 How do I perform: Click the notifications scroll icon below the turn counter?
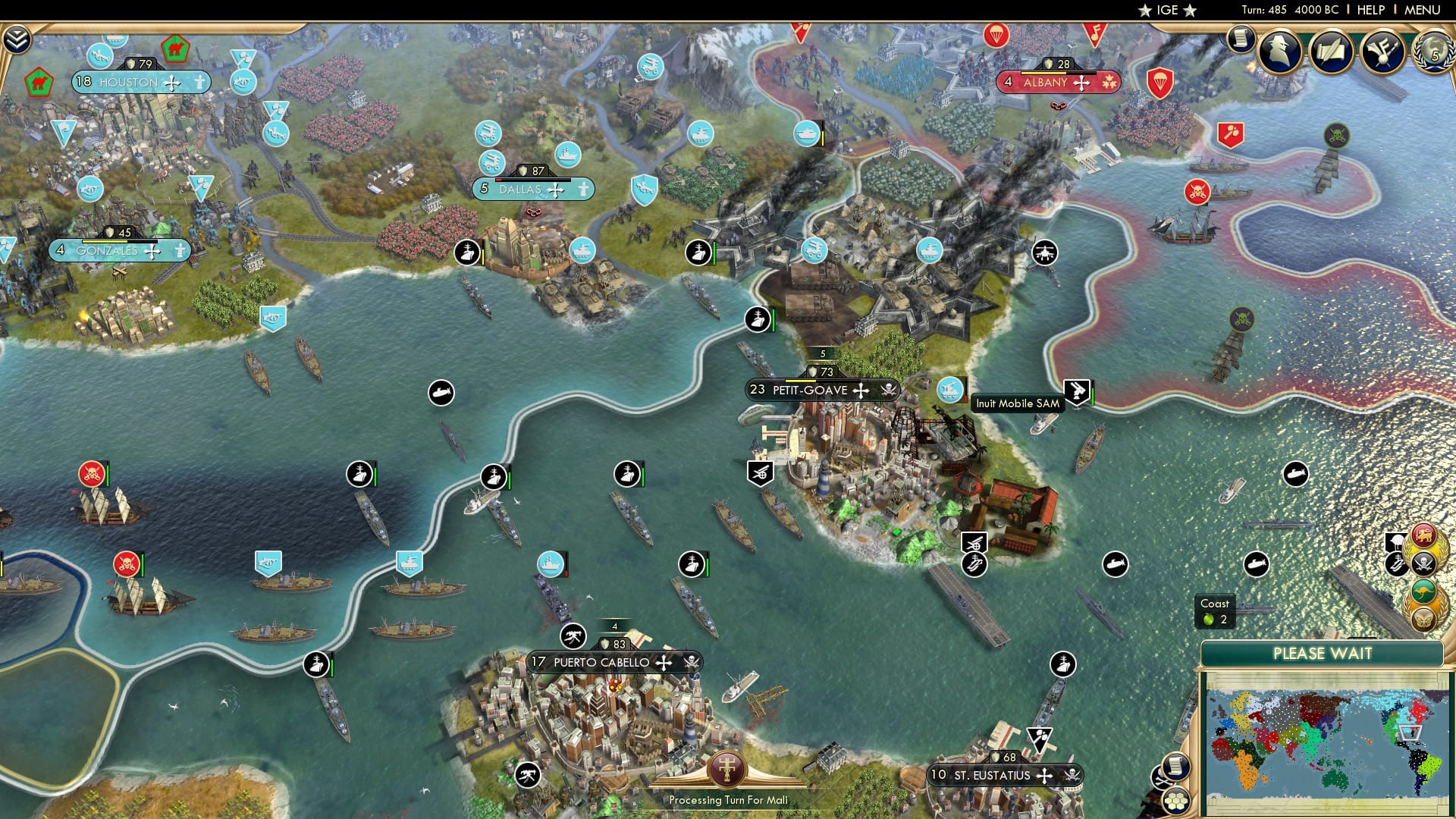1241,39
